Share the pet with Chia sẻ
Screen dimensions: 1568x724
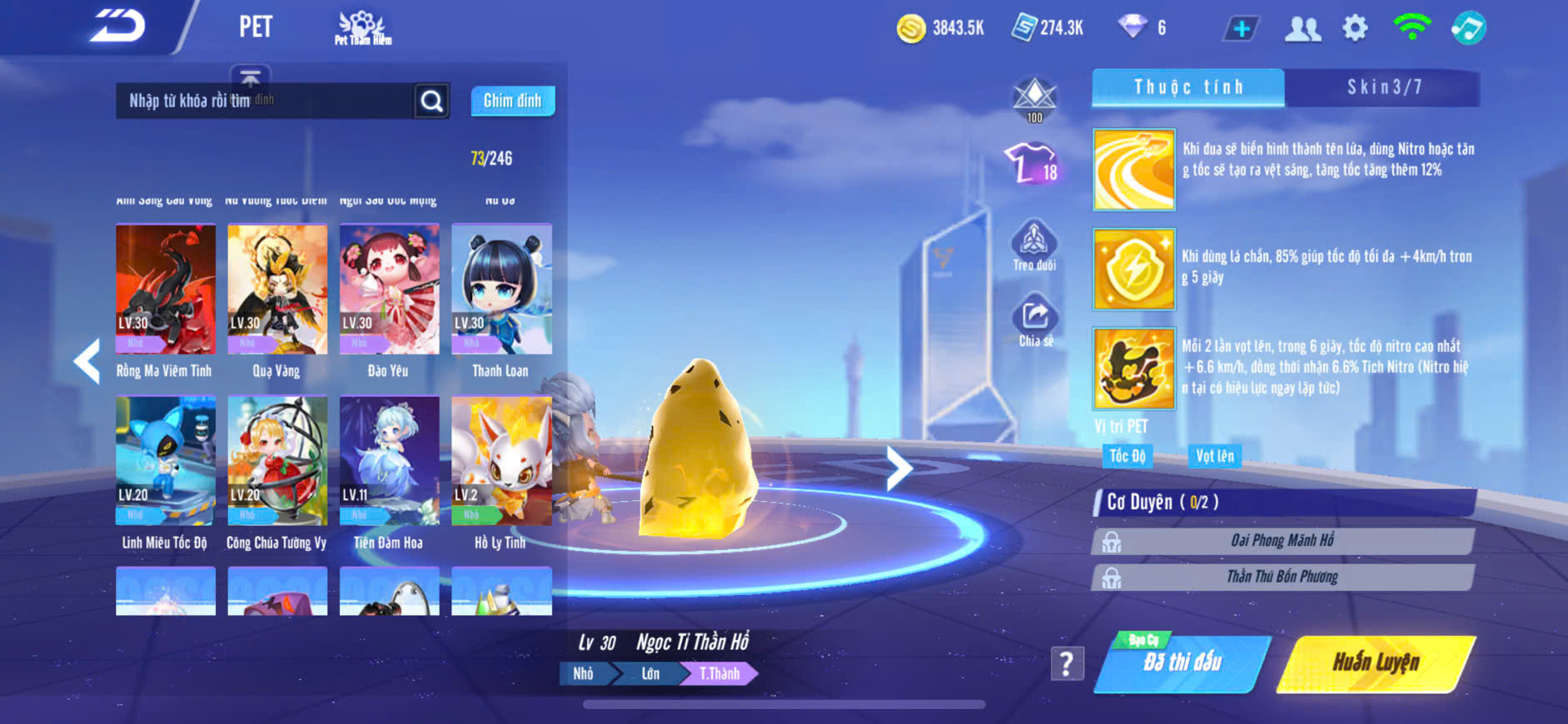point(1035,320)
